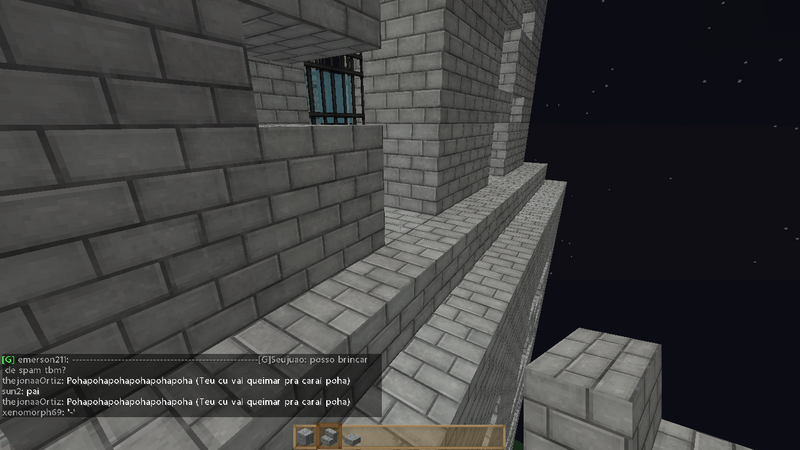Select the stone brick block hotbar slot
Screen dimensions: 800x450
click(305, 436)
